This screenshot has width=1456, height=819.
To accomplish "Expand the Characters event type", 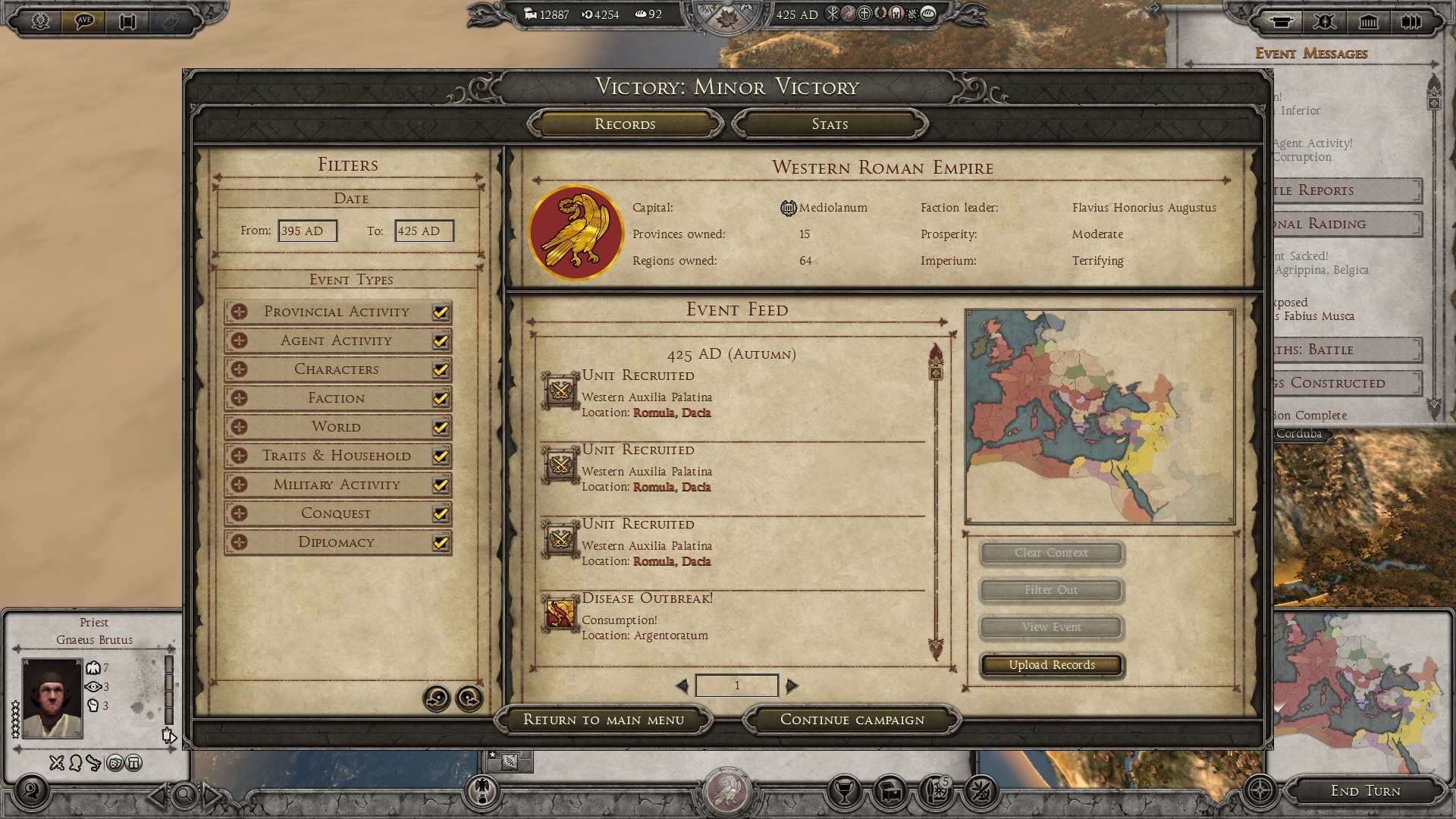I will point(240,369).
